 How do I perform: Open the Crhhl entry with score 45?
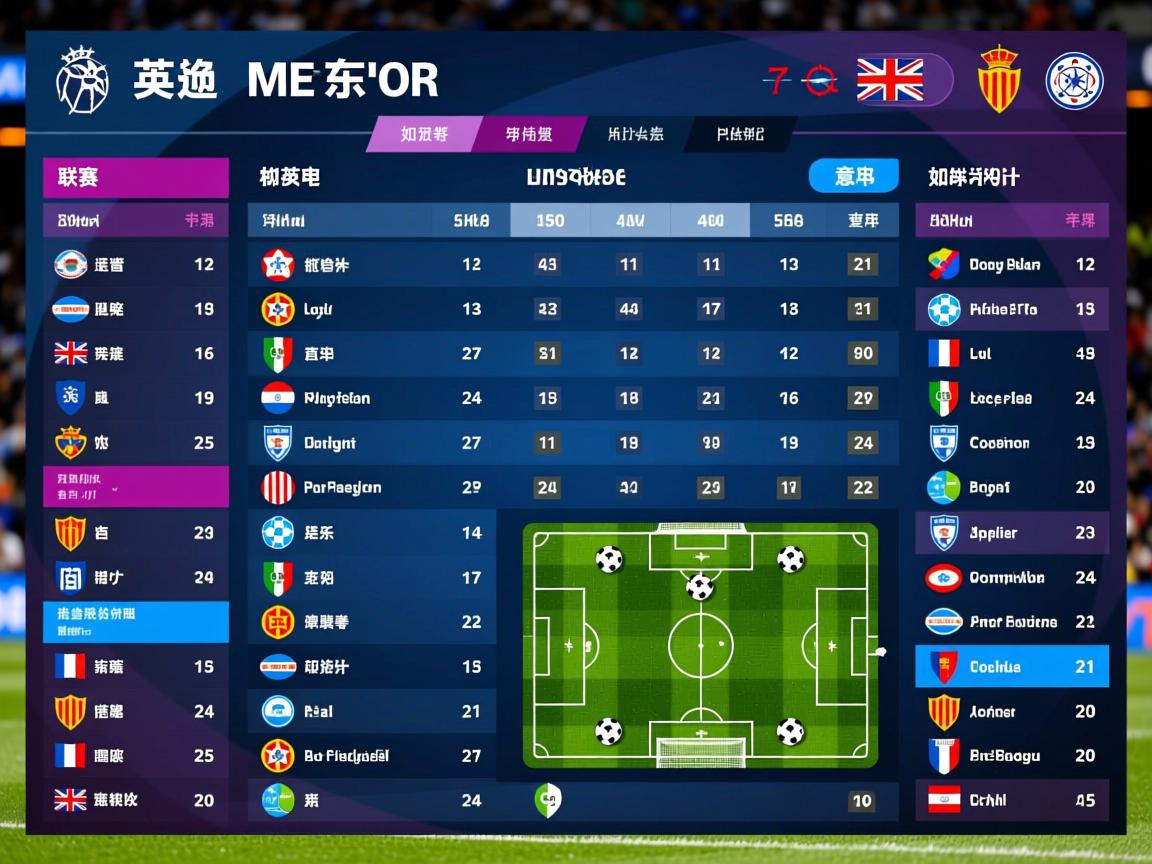click(x=1011, y=800)
